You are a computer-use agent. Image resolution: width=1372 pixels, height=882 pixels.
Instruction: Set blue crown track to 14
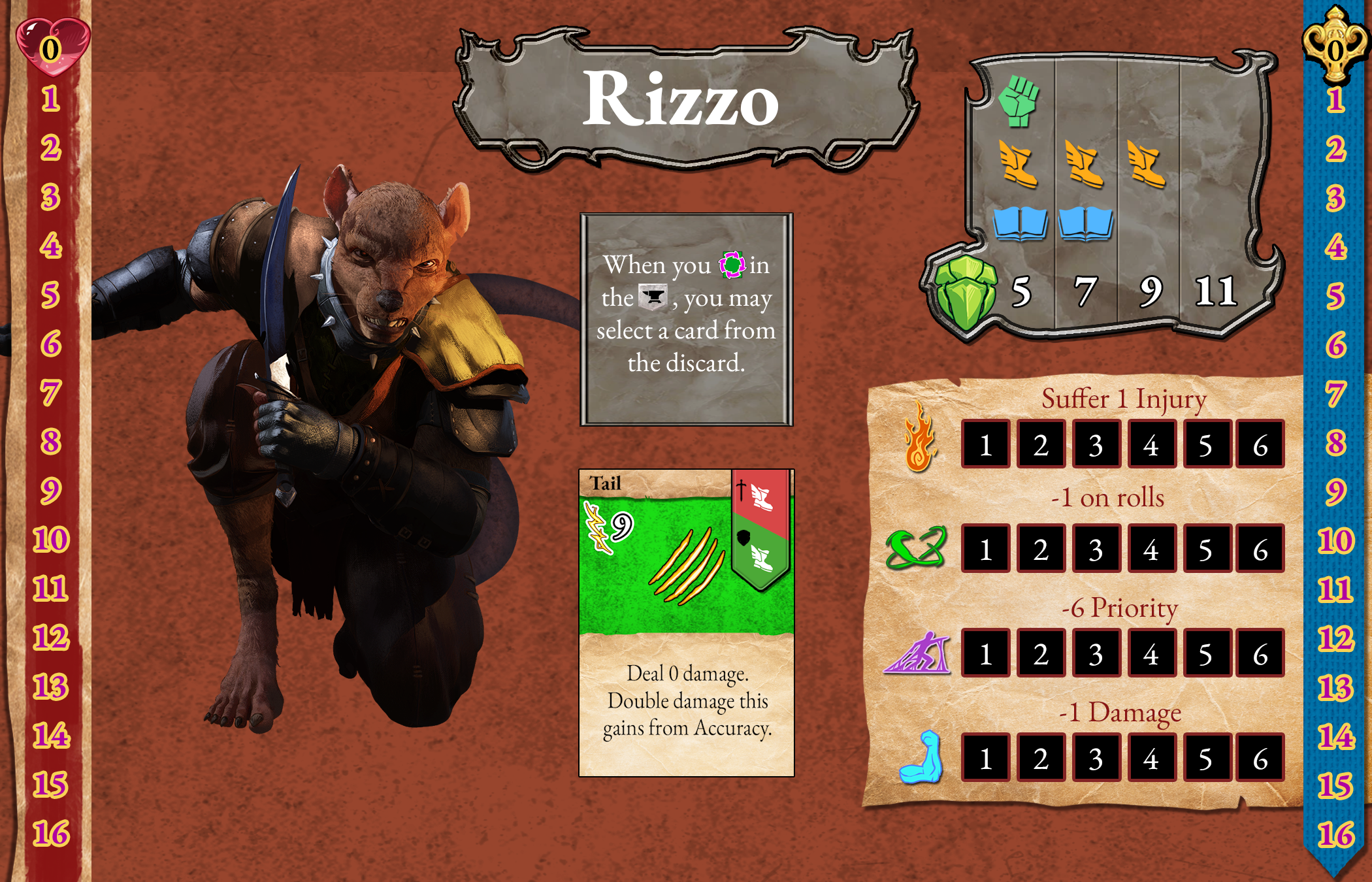coord(1335,737)
